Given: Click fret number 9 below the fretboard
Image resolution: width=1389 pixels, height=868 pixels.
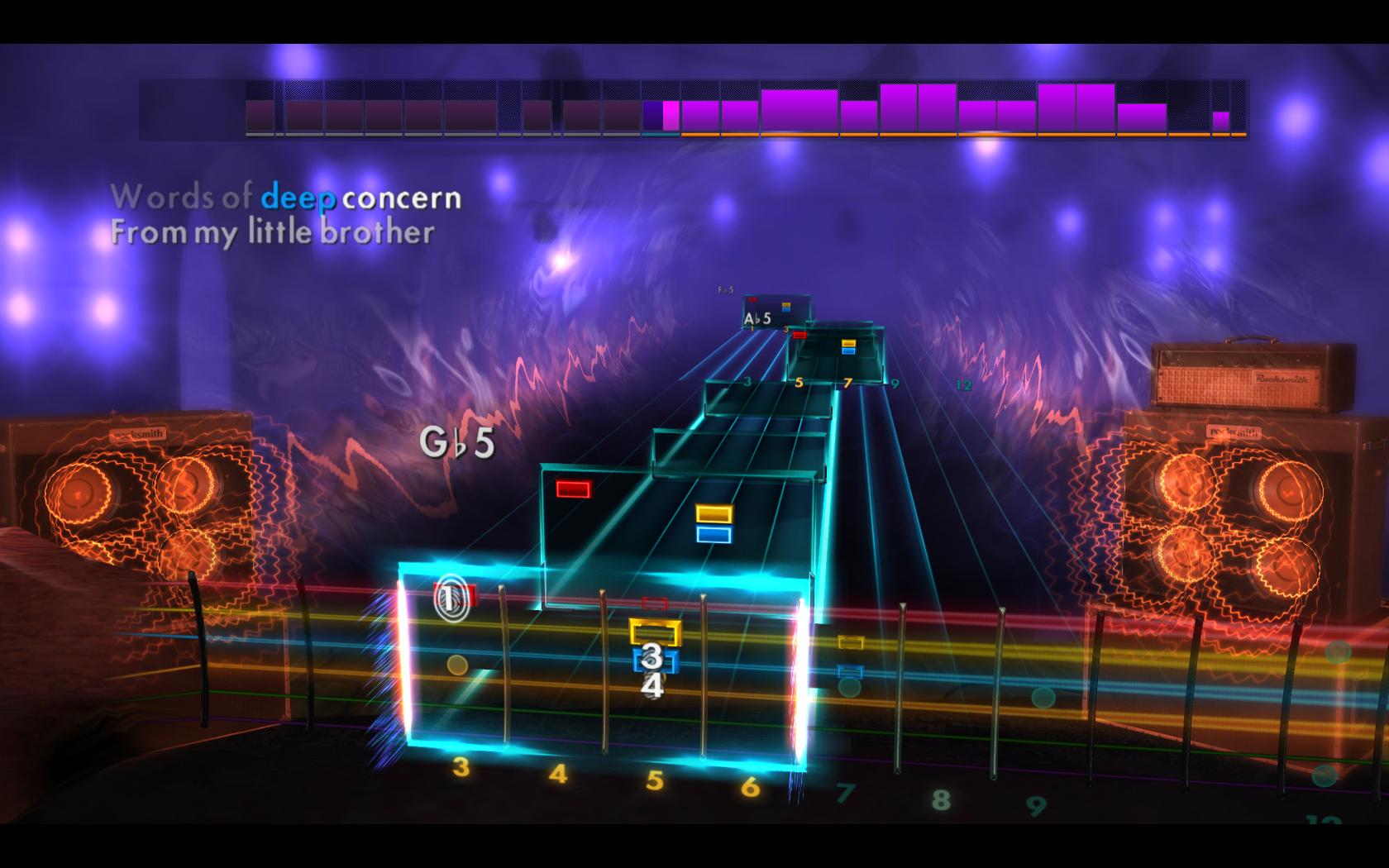Looking at the screenshot, I should coord(1034,804).
